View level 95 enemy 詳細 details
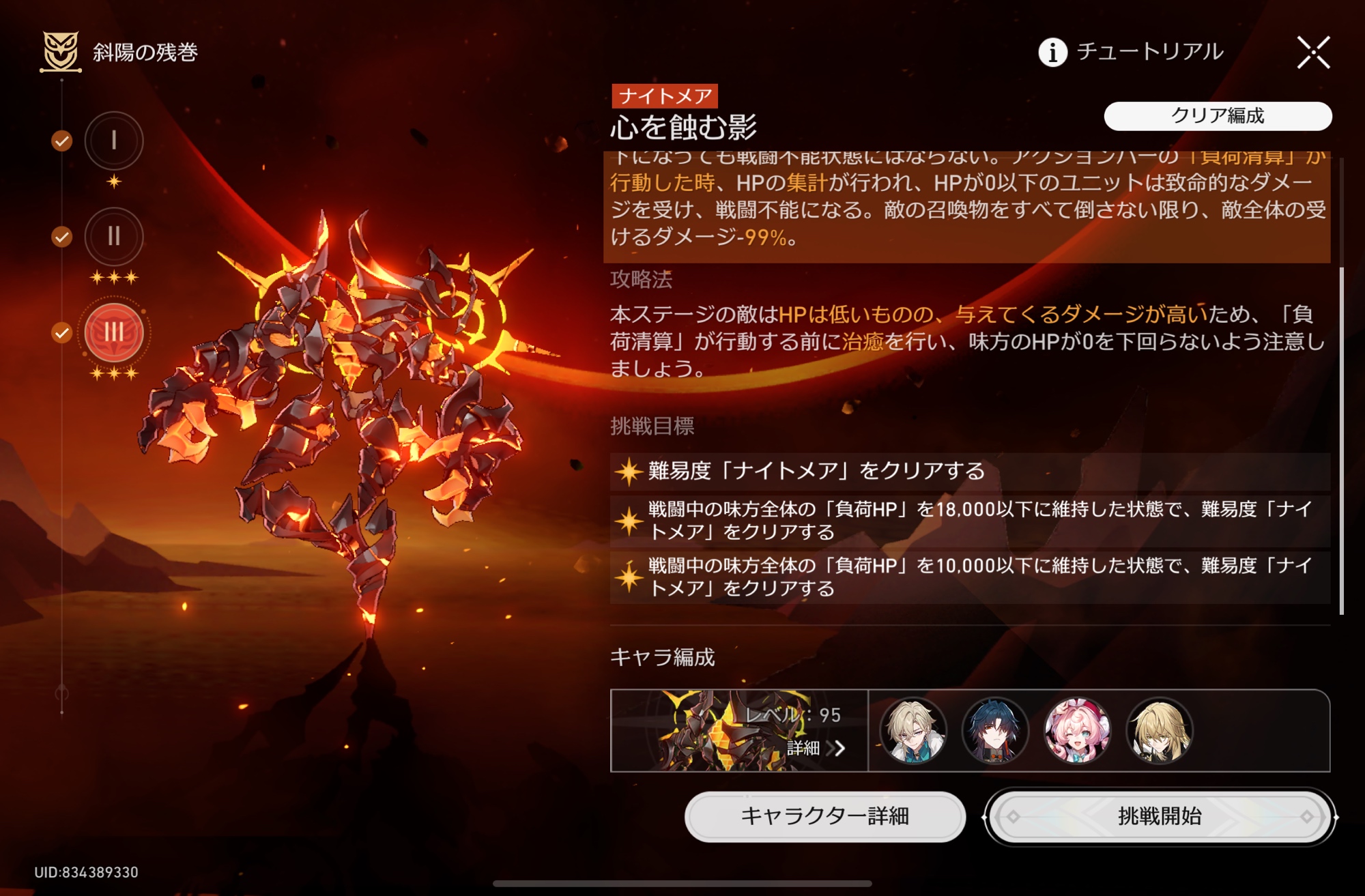This screenshot has width=1365, height=896. click(816, 748)
